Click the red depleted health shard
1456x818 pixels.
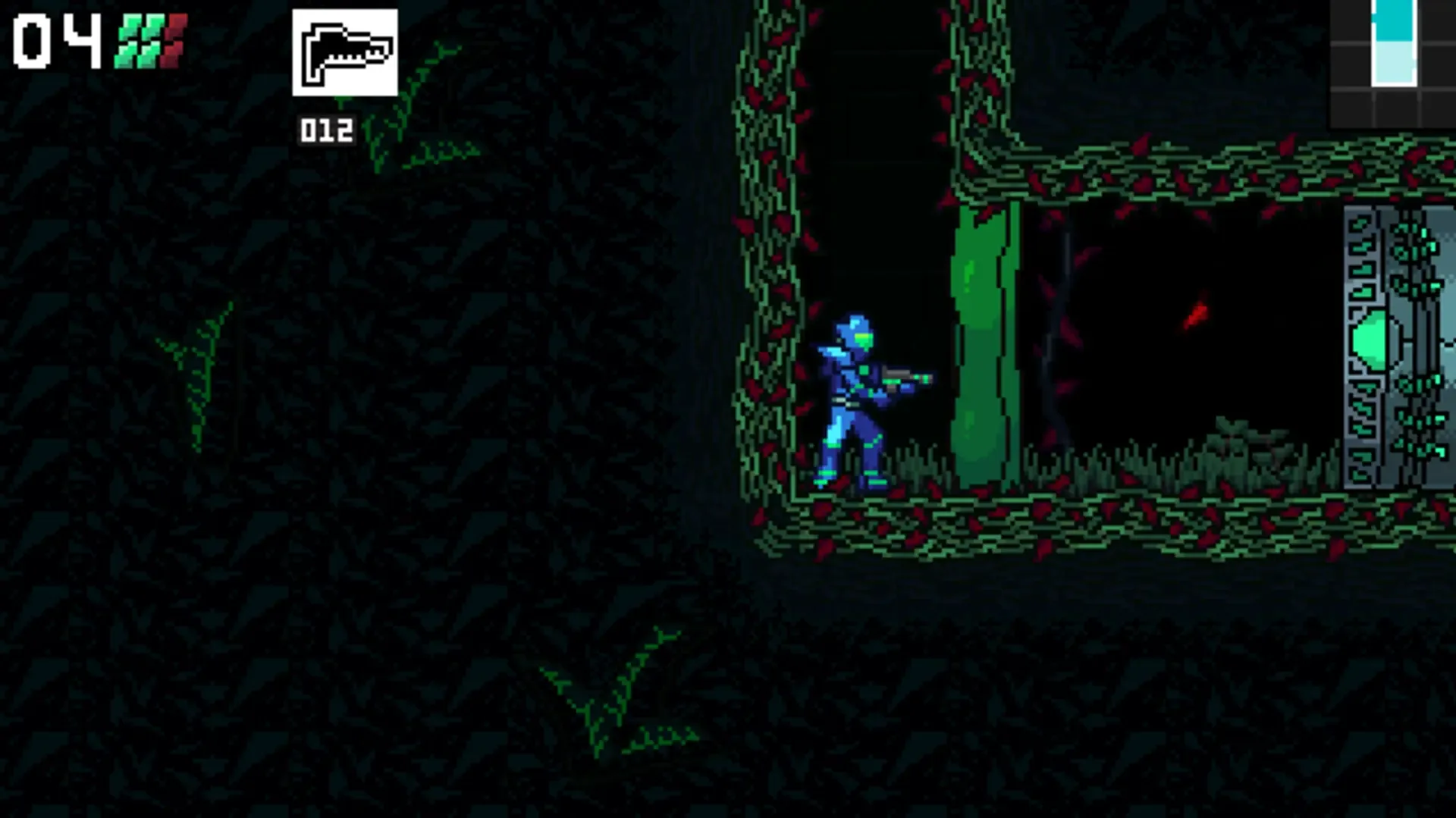click(176, 36)
